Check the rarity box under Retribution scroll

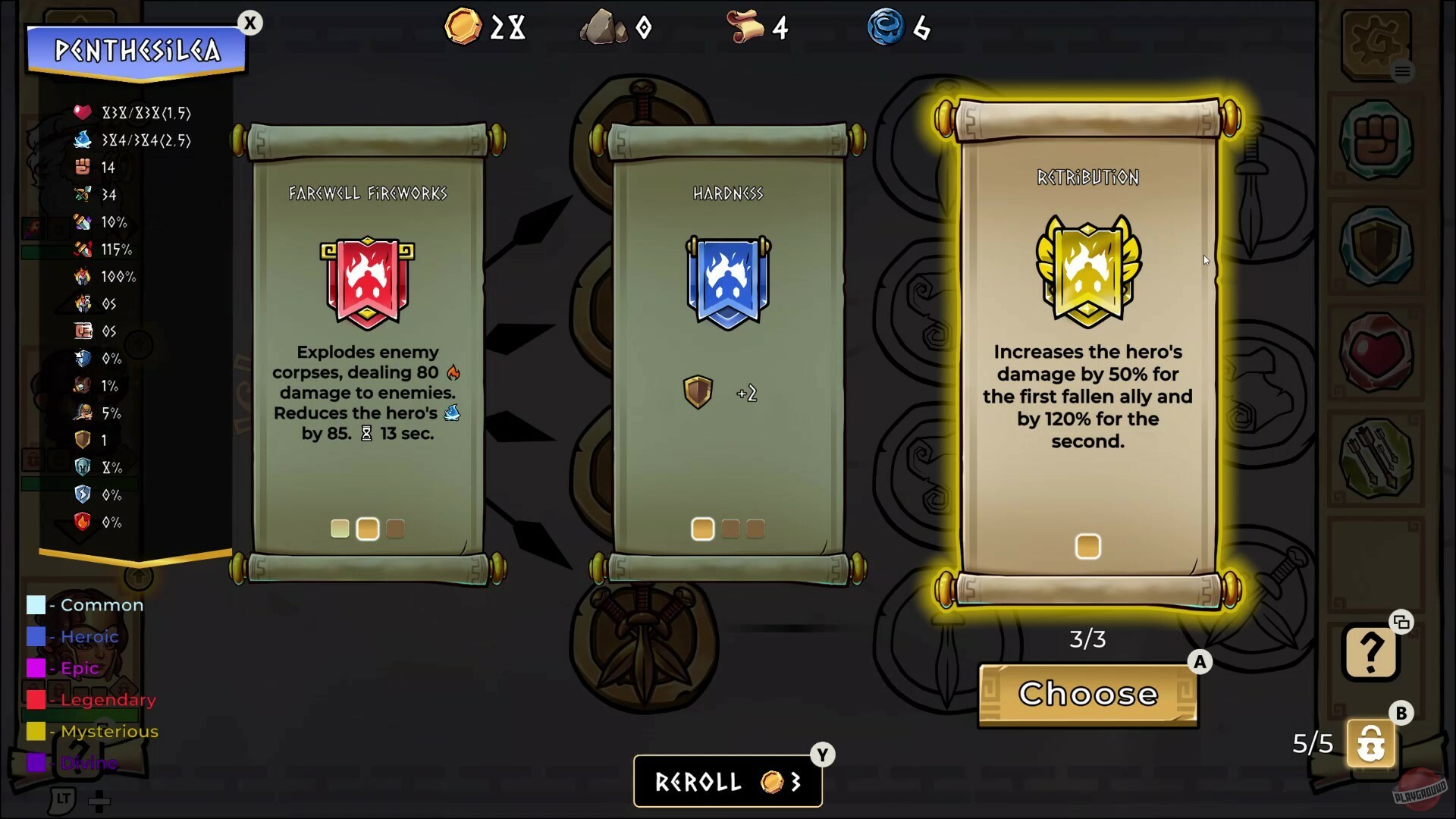coord(1087,545)
